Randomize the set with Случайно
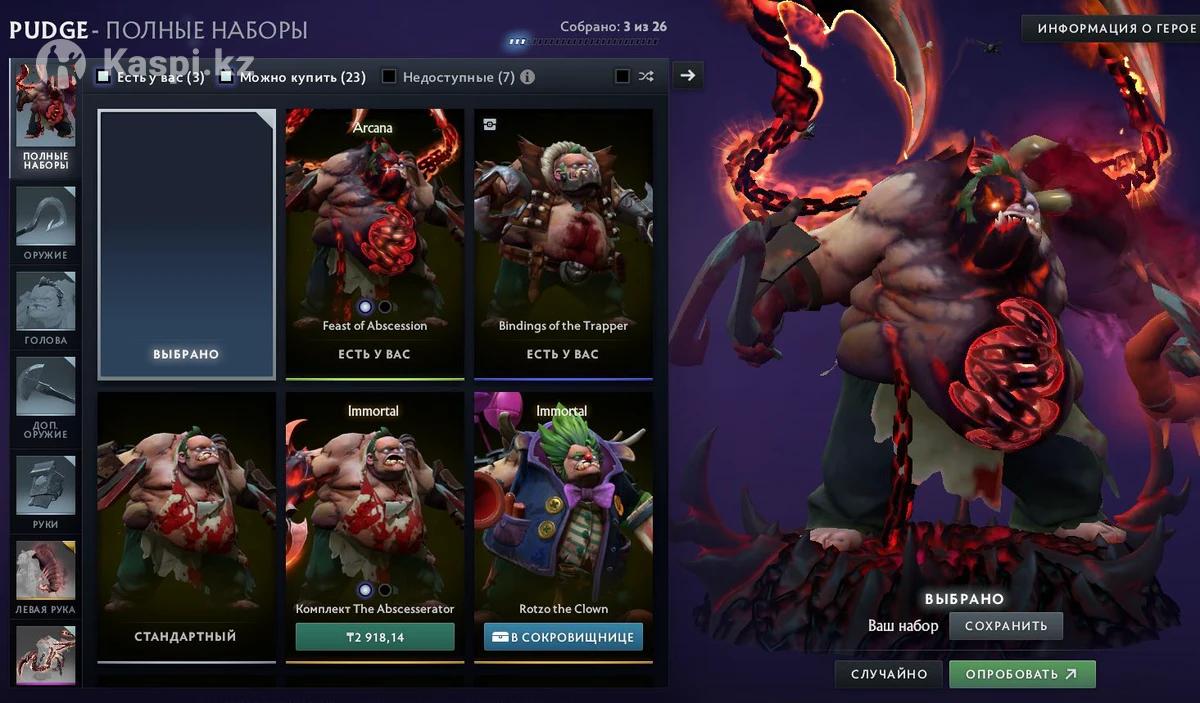This screenshot has height=703, width=1200. coord(889,674)
